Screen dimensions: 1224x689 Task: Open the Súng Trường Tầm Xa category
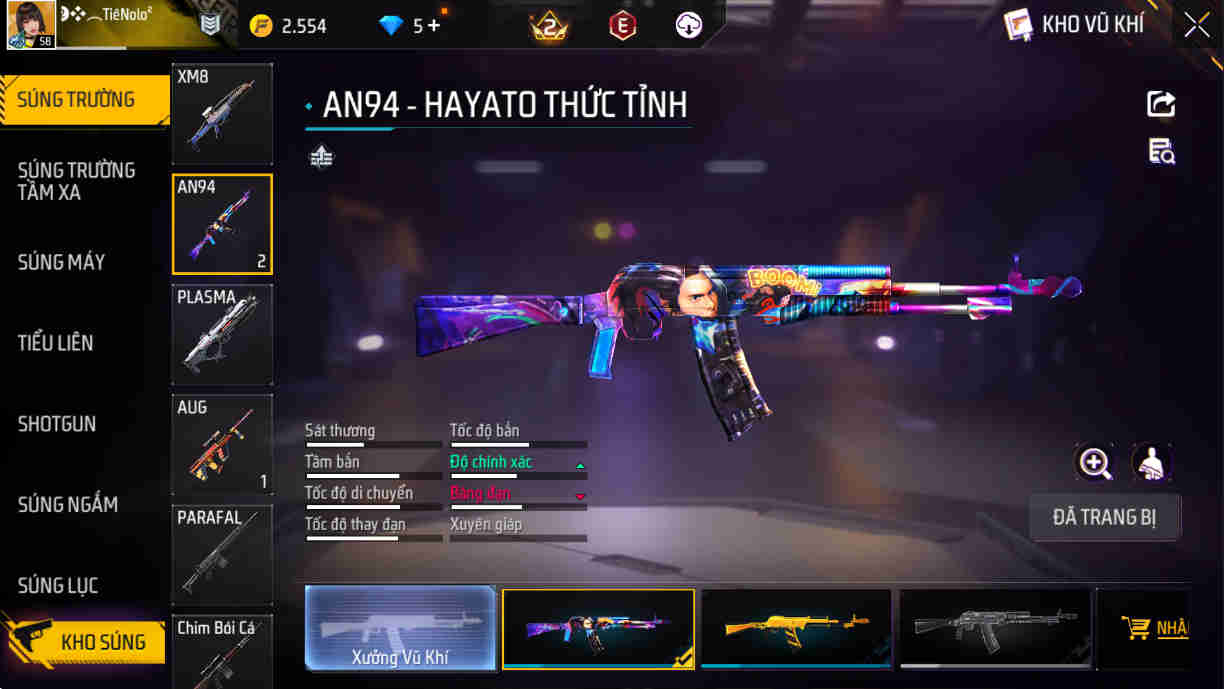pyautogui.click(x=76, y=181)
